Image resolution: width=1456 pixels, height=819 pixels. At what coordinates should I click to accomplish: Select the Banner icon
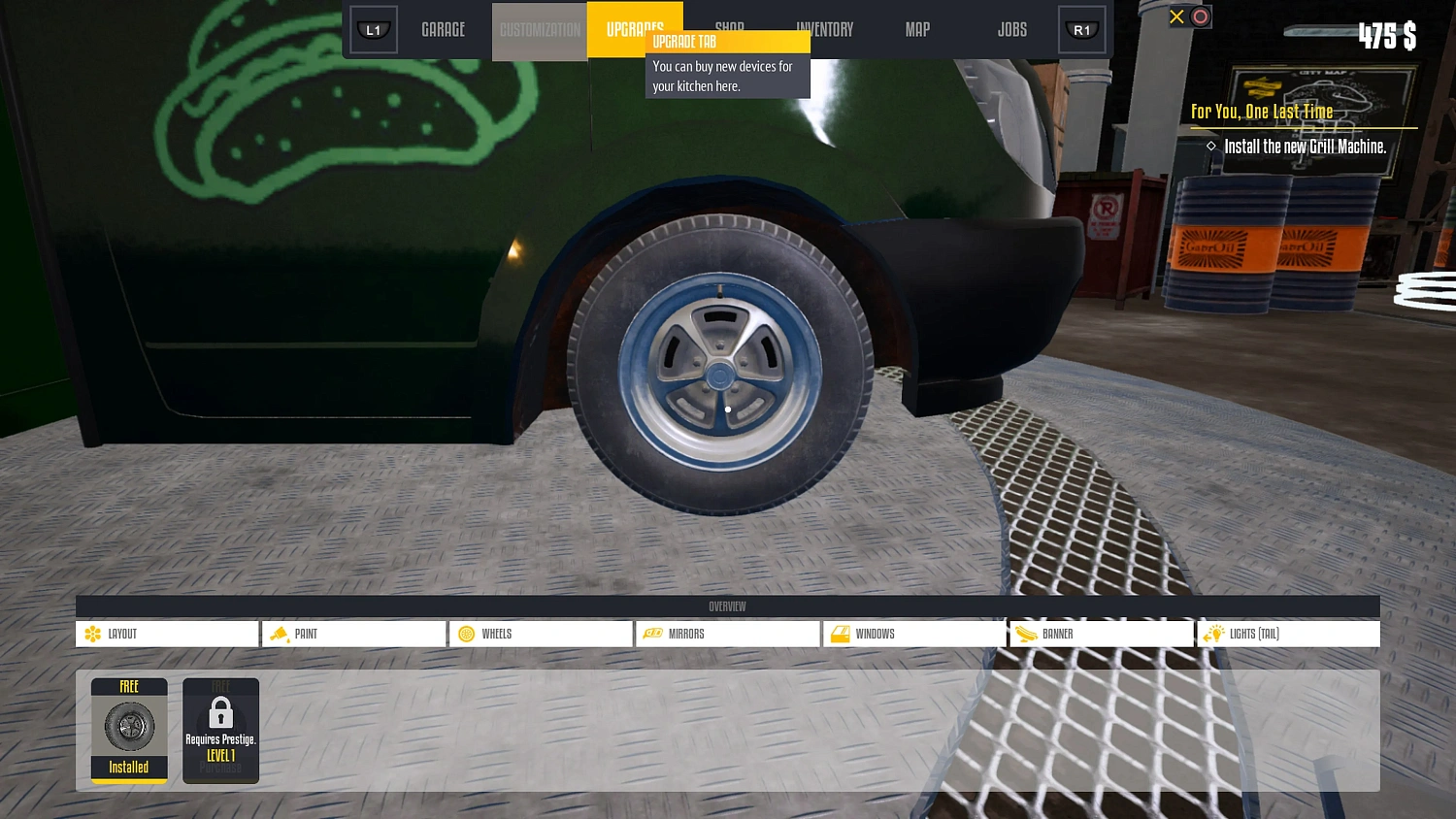[1026, 634]
